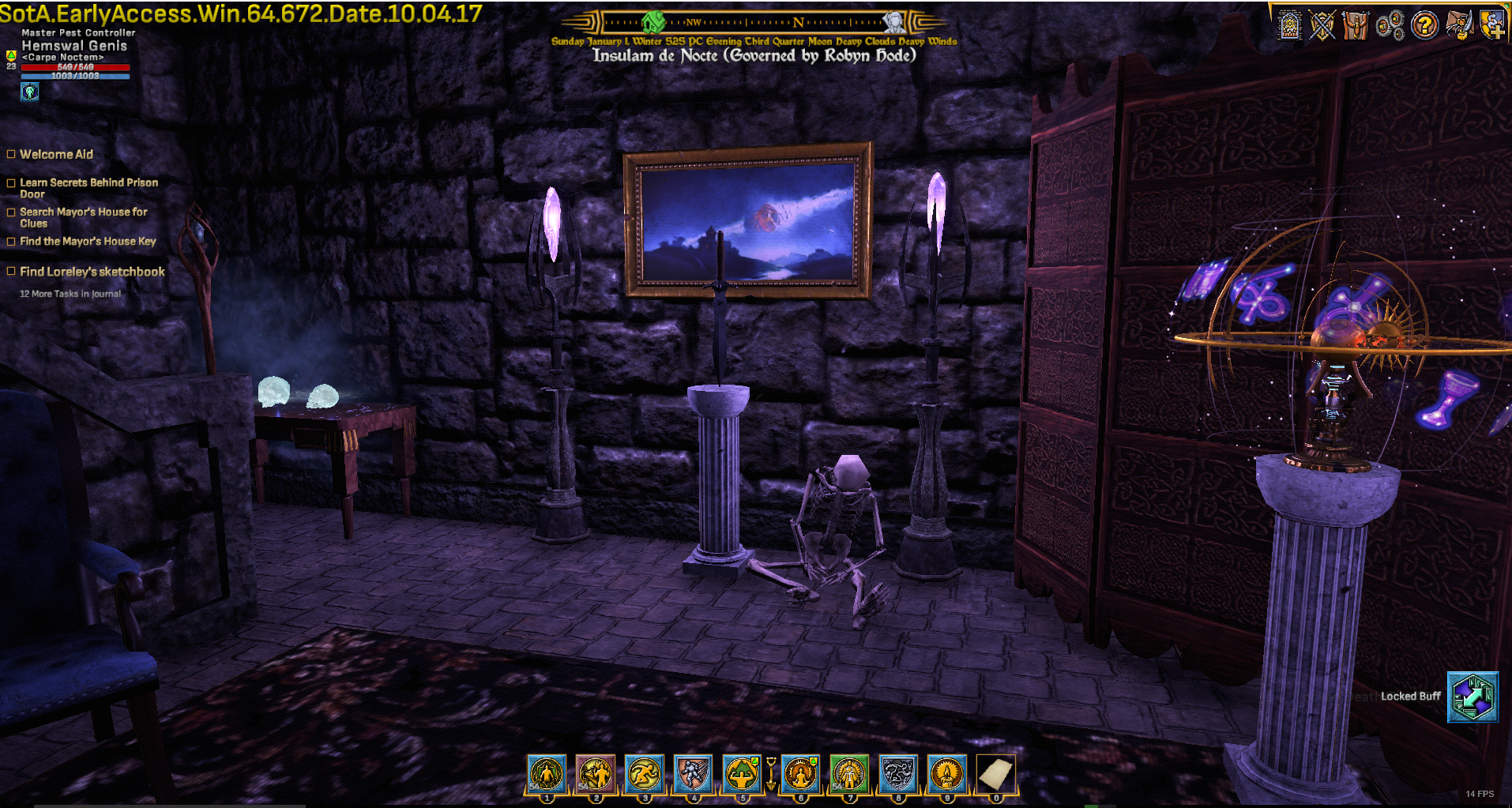Image resolution: width=1512 pixels, height=808 pixels.
Task: Open the envelope and quill mail icon
Action: (1458, 25)
